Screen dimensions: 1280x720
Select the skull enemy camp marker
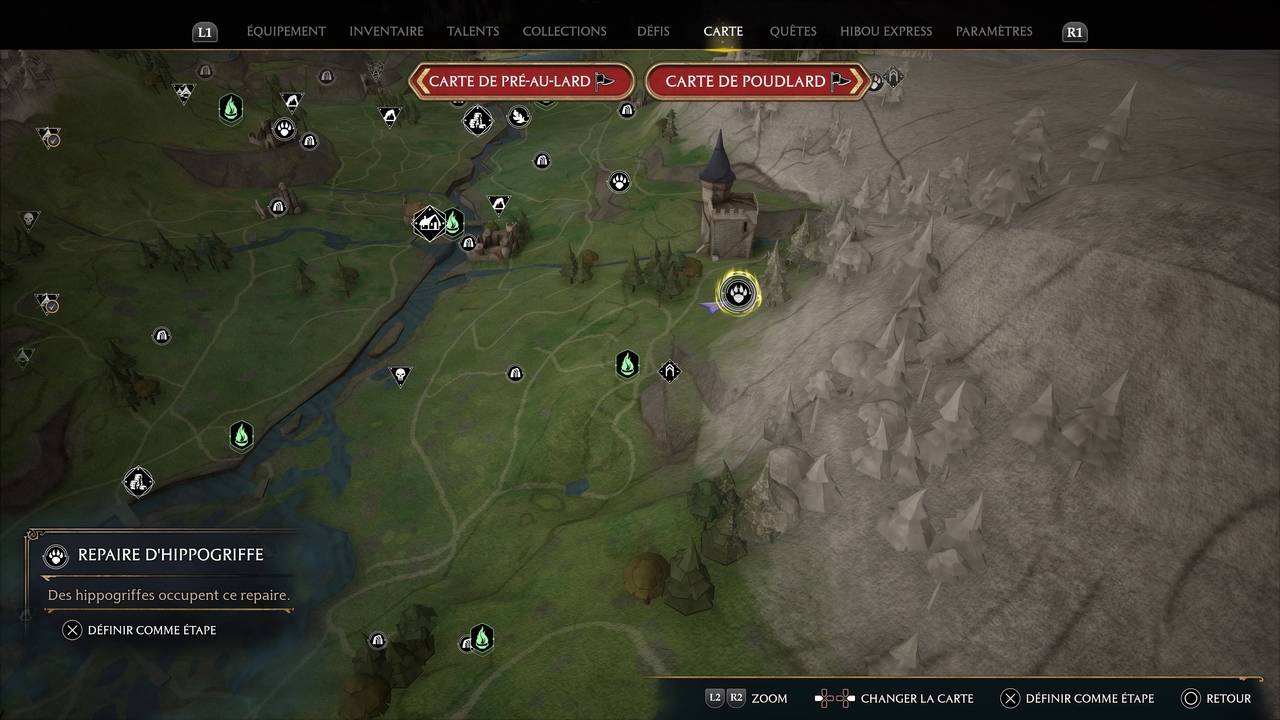pos(400,376)
